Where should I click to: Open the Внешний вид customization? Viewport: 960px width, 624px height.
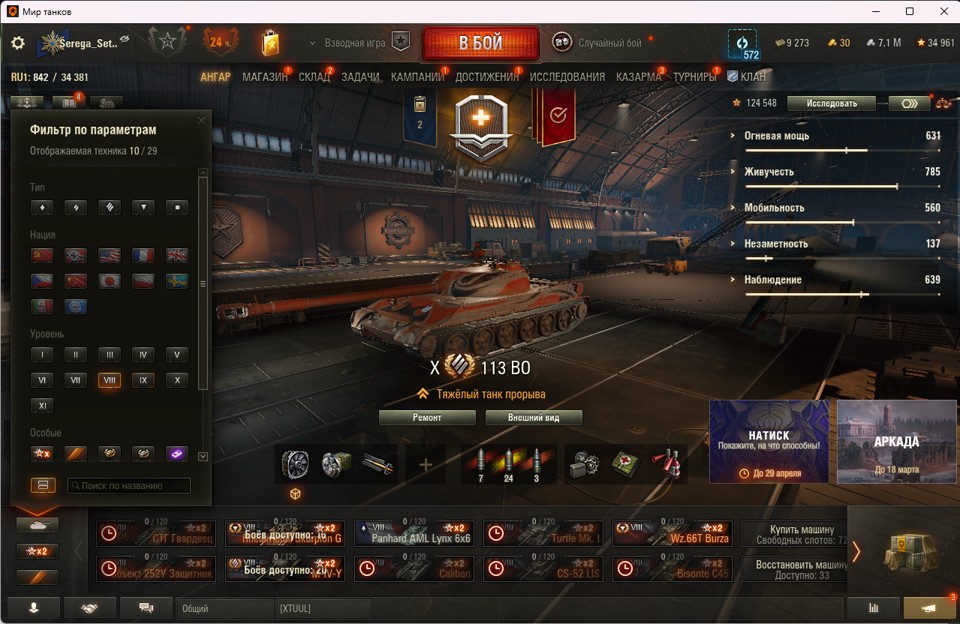533,417
